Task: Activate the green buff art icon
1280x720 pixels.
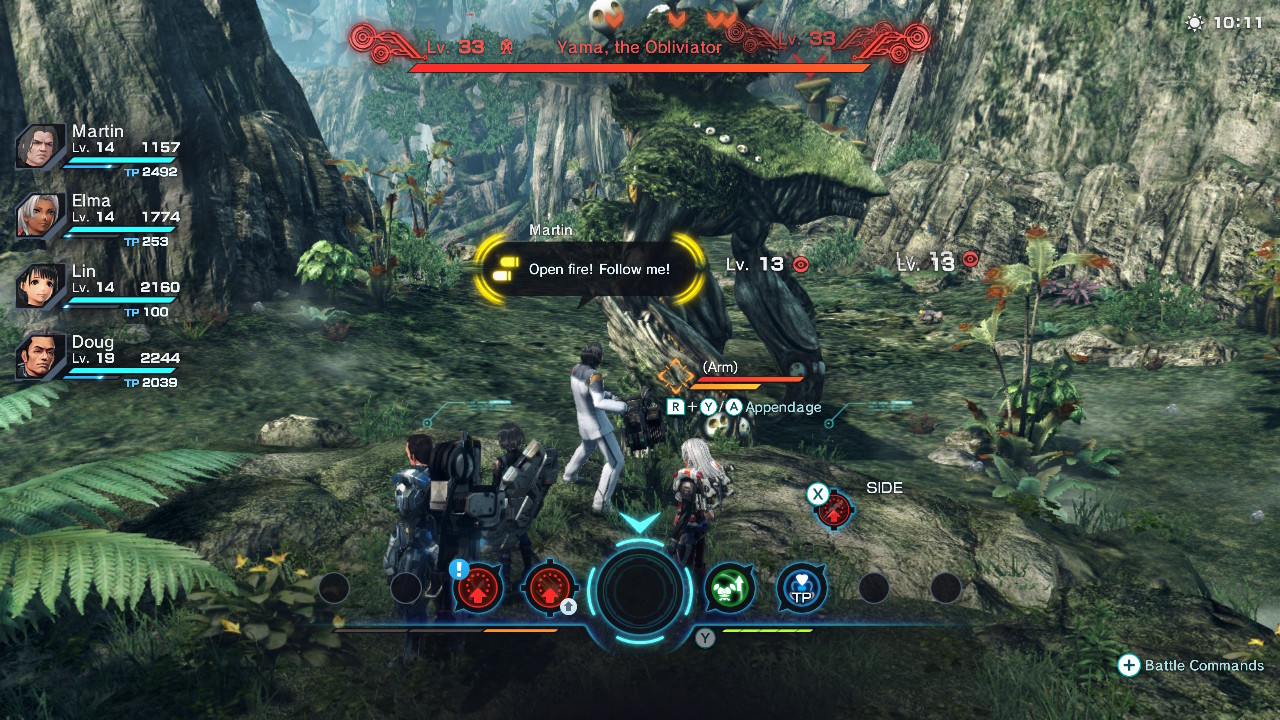Action: click(730, 589)
